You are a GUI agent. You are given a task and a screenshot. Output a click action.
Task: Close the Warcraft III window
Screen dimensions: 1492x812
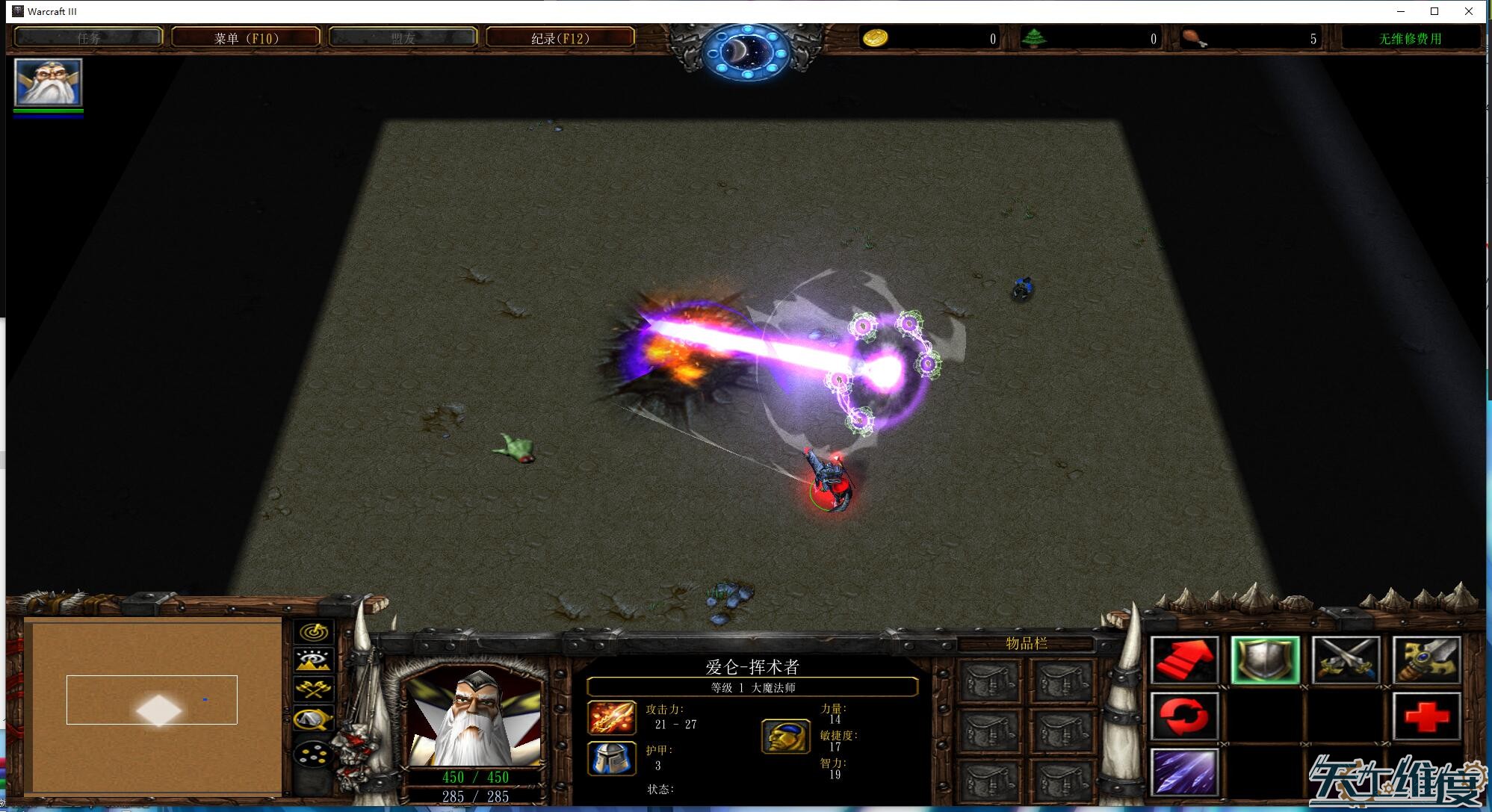click(1469, 11)
